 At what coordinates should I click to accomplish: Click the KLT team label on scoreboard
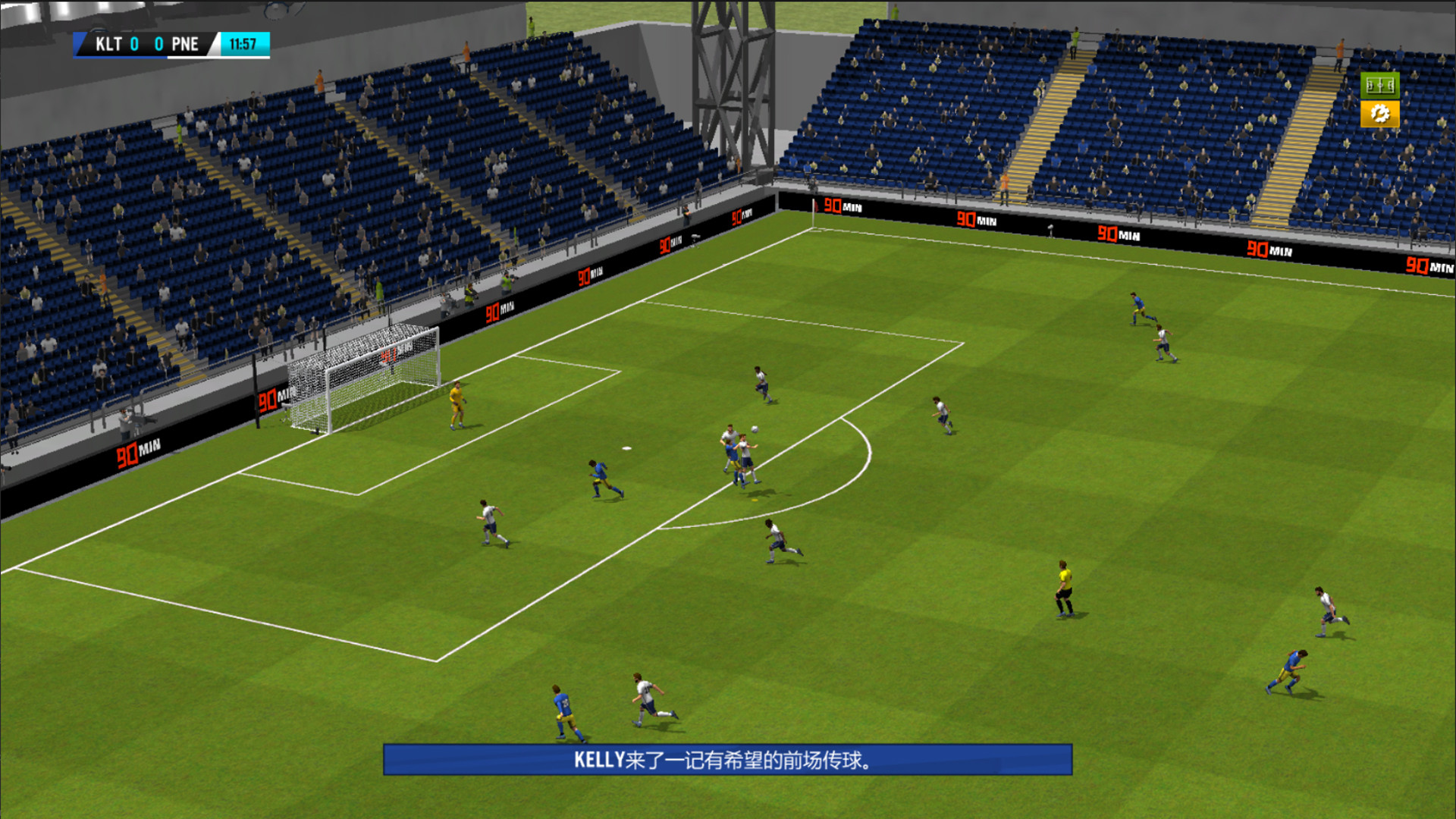pos(109,43)
